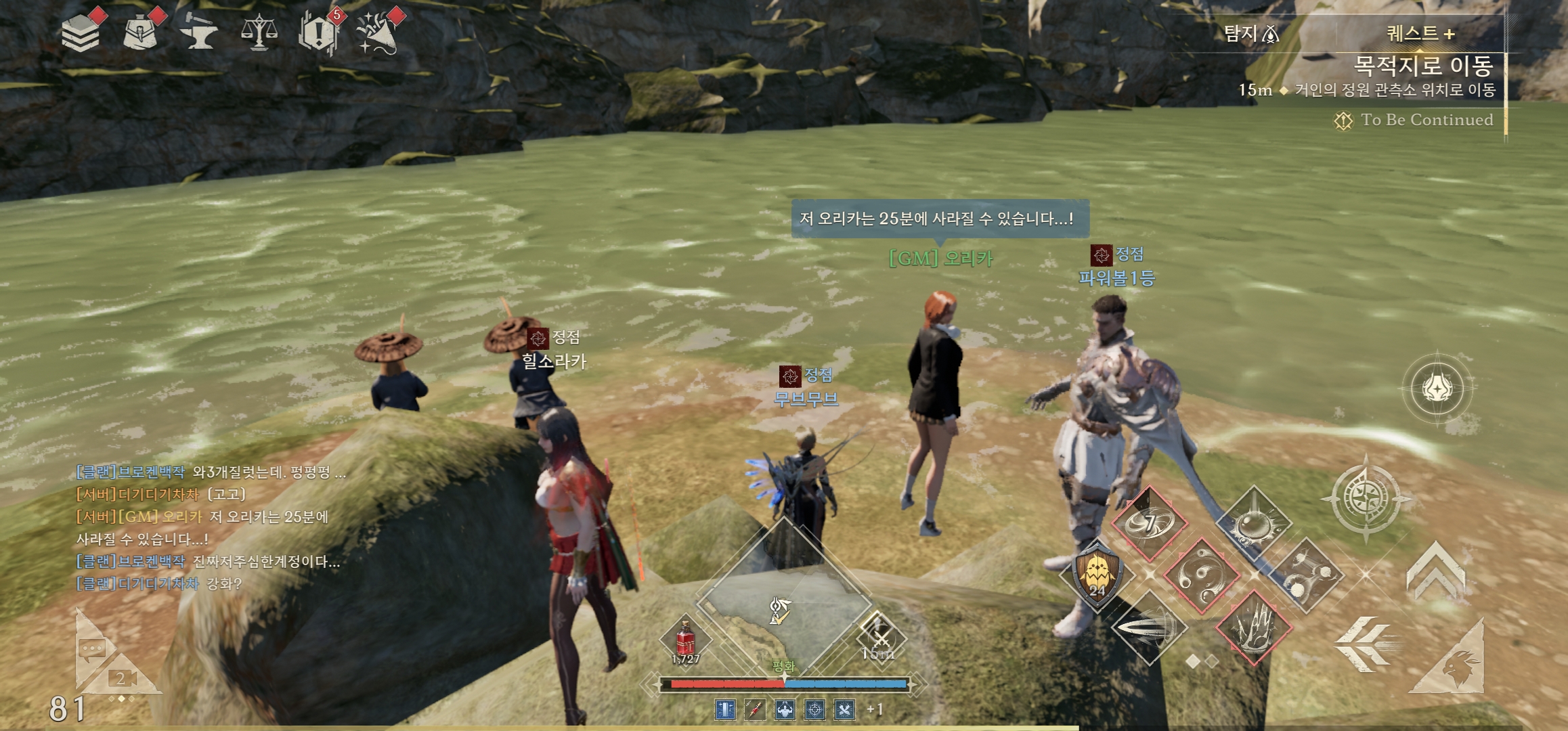Open the party popper events icon

click(378, 32)
